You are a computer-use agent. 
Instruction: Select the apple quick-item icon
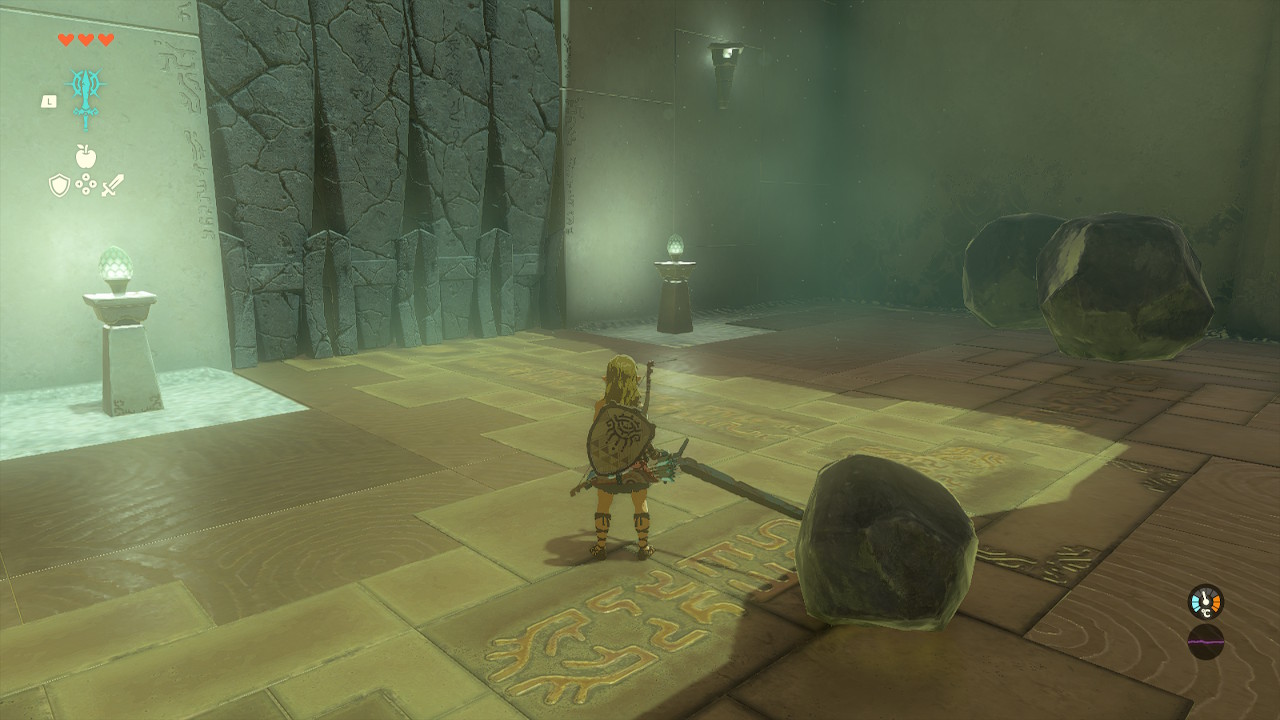[85, 156]
